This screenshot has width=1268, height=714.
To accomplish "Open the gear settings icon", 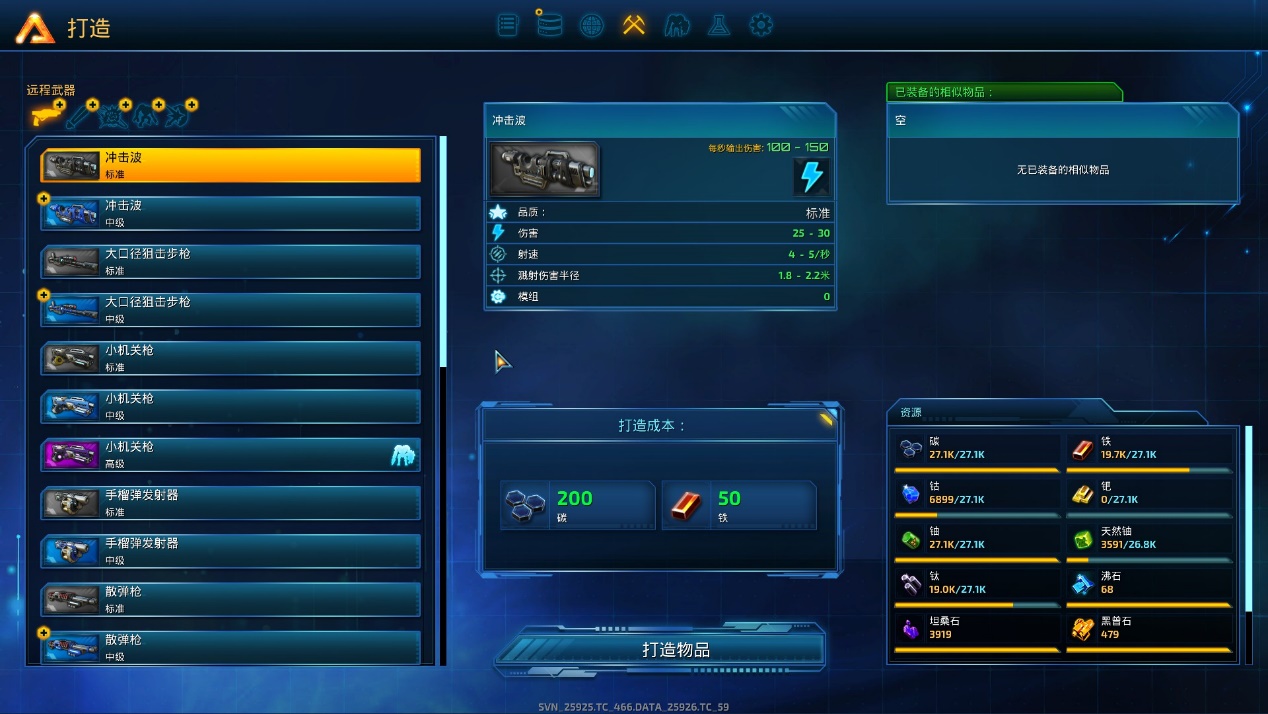I will (x=761, y=25).
